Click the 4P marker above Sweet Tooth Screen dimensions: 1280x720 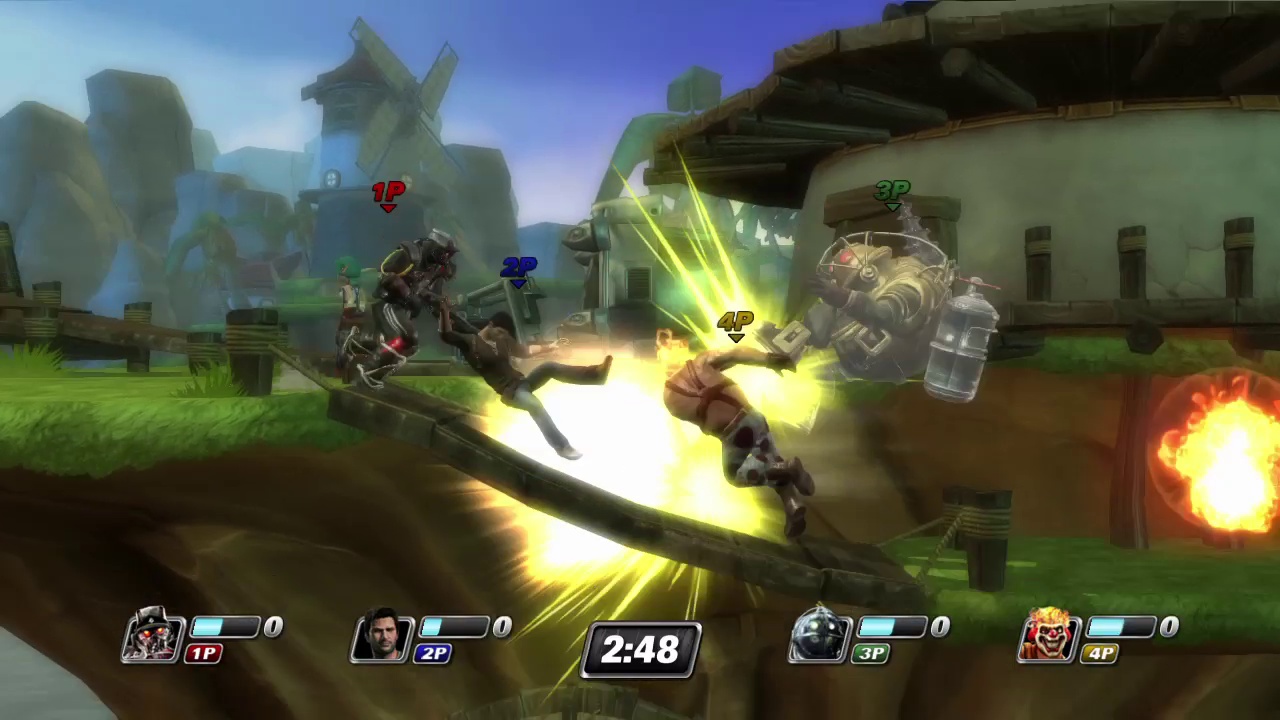(x=735, y=322)
